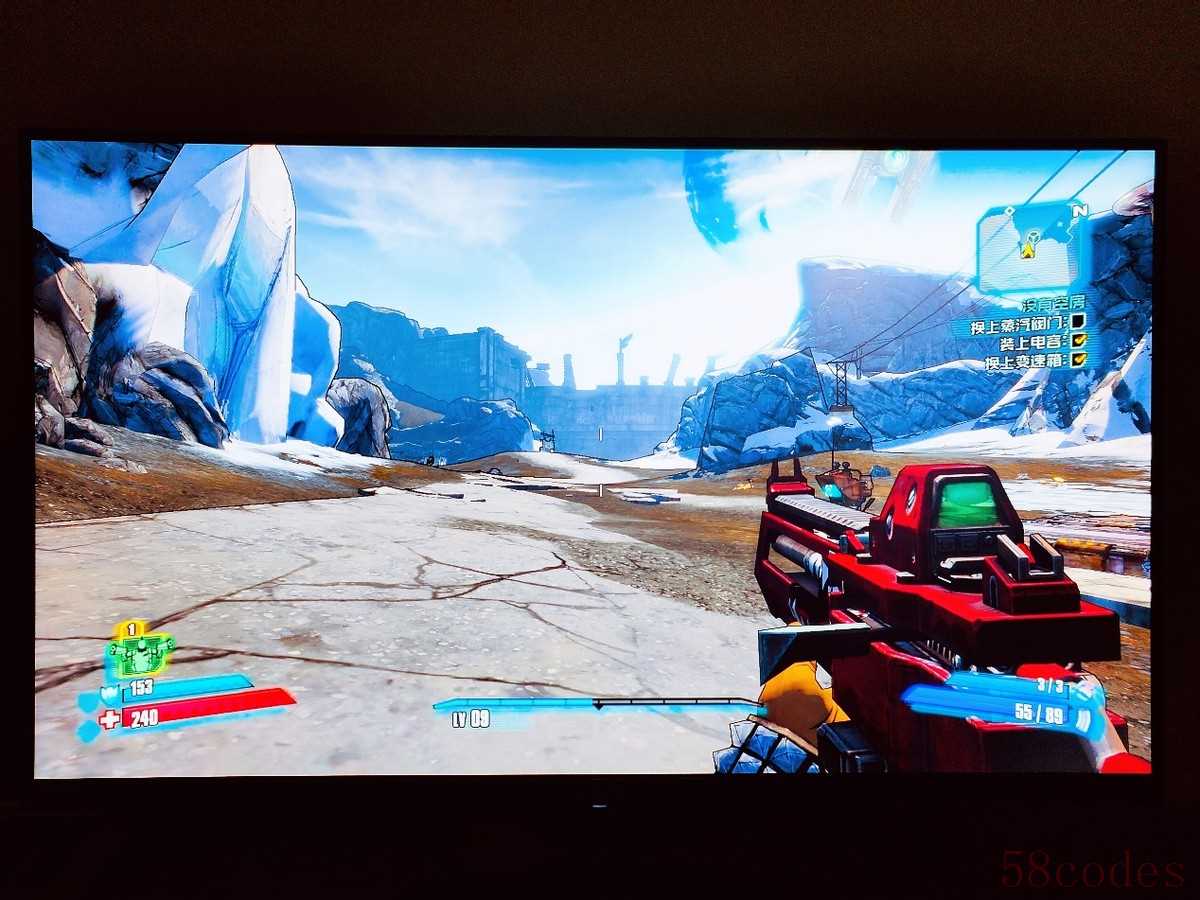1200x900 pixels.
Task: Select the yellow player arrow on the minimap
Action: (x=1027, y=250)
